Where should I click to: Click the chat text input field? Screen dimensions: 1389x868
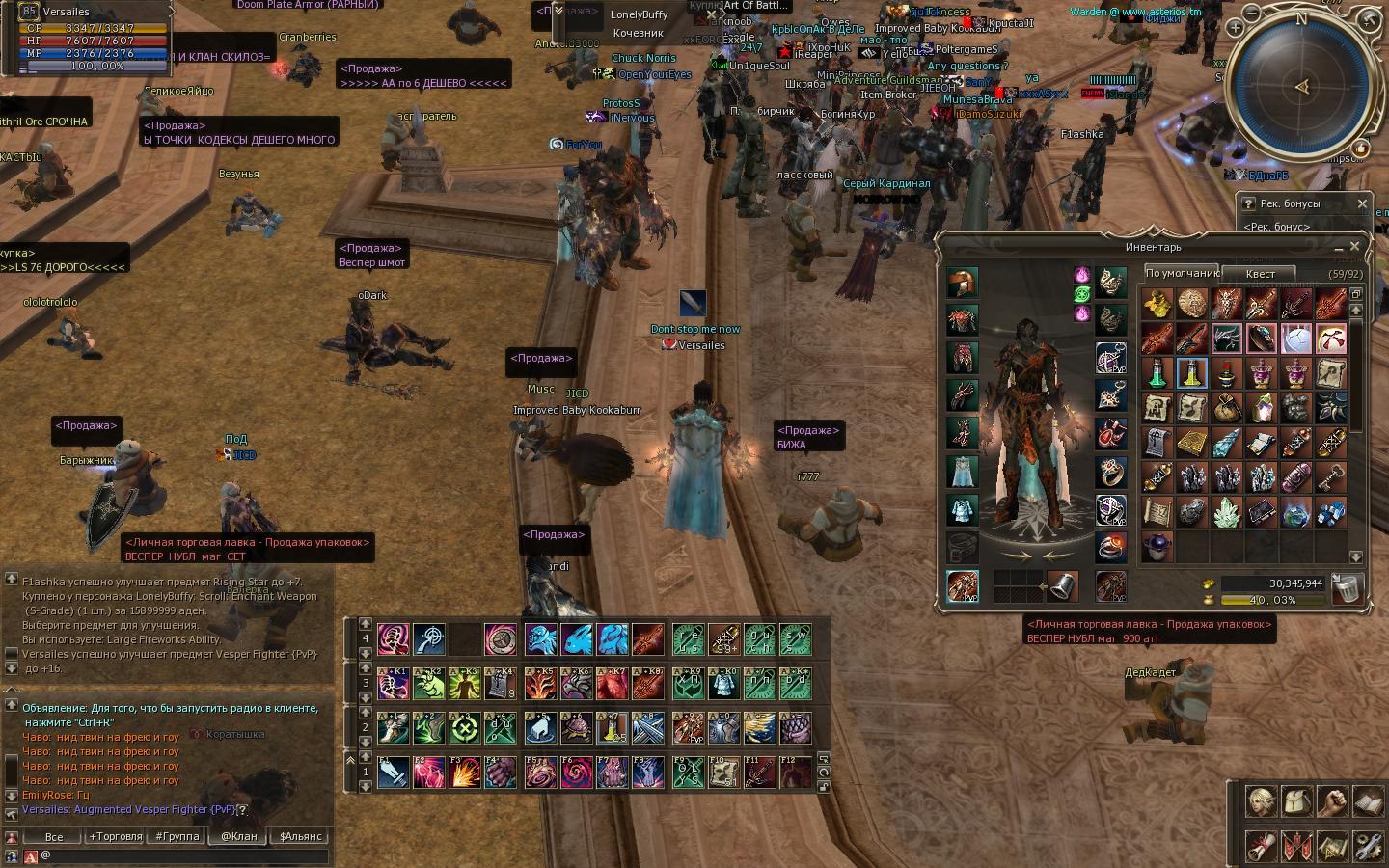[183, 855]
